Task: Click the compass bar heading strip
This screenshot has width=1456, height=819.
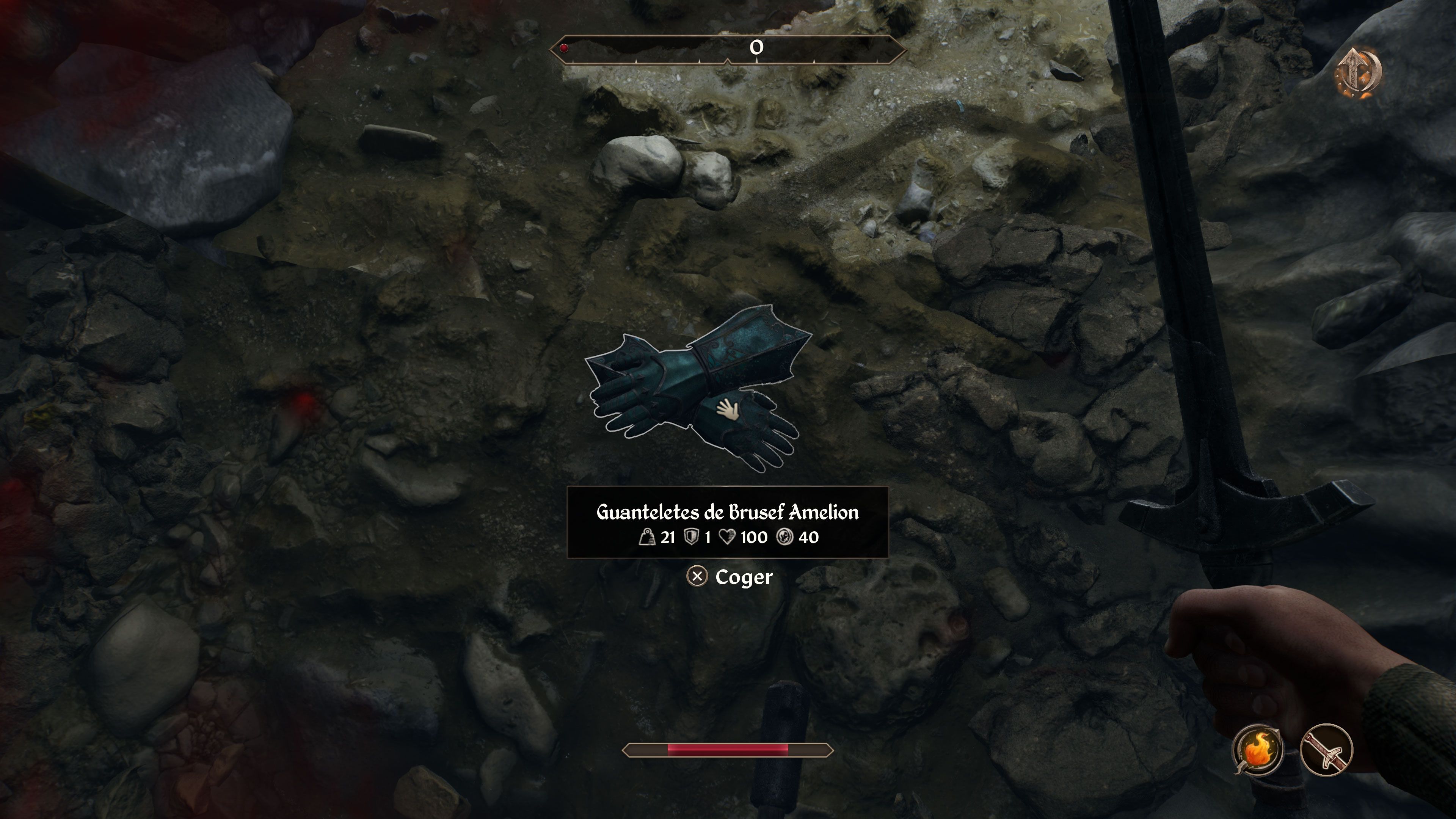Action: point(728,49)
